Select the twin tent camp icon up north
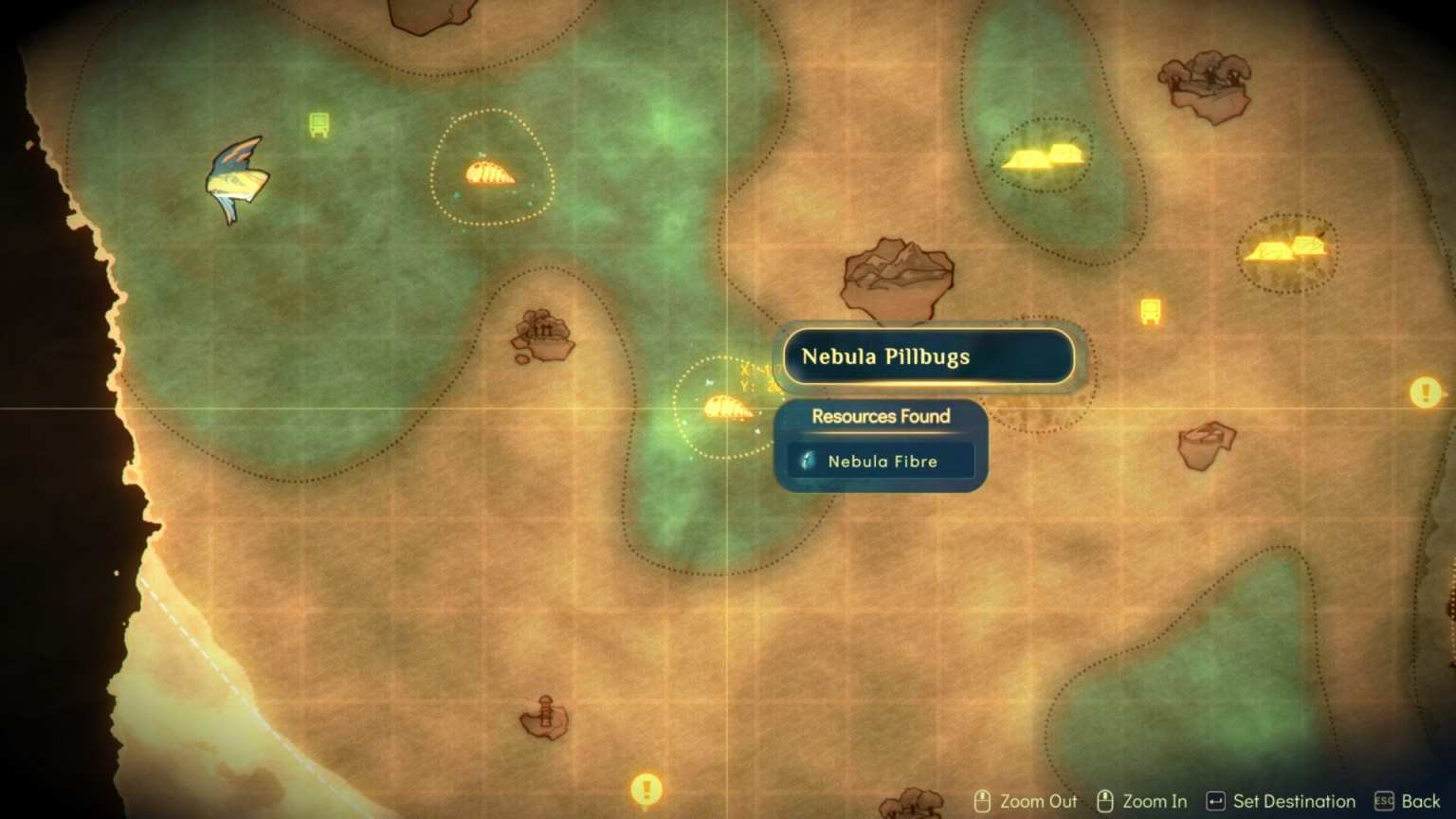 (x=1044, y=156)
